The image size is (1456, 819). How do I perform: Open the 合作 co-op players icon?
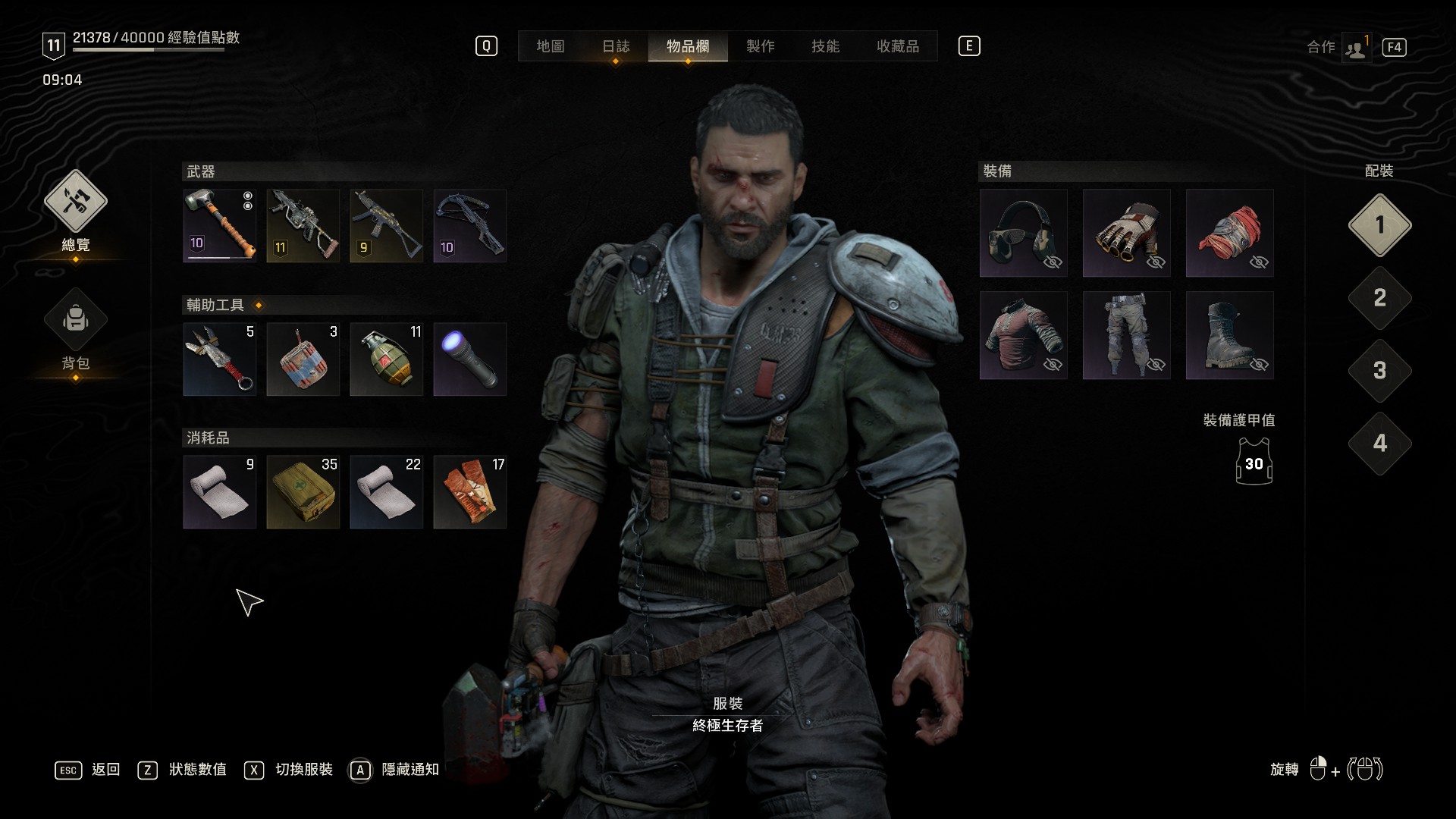pyautogui.click(x=1355, y=48)
